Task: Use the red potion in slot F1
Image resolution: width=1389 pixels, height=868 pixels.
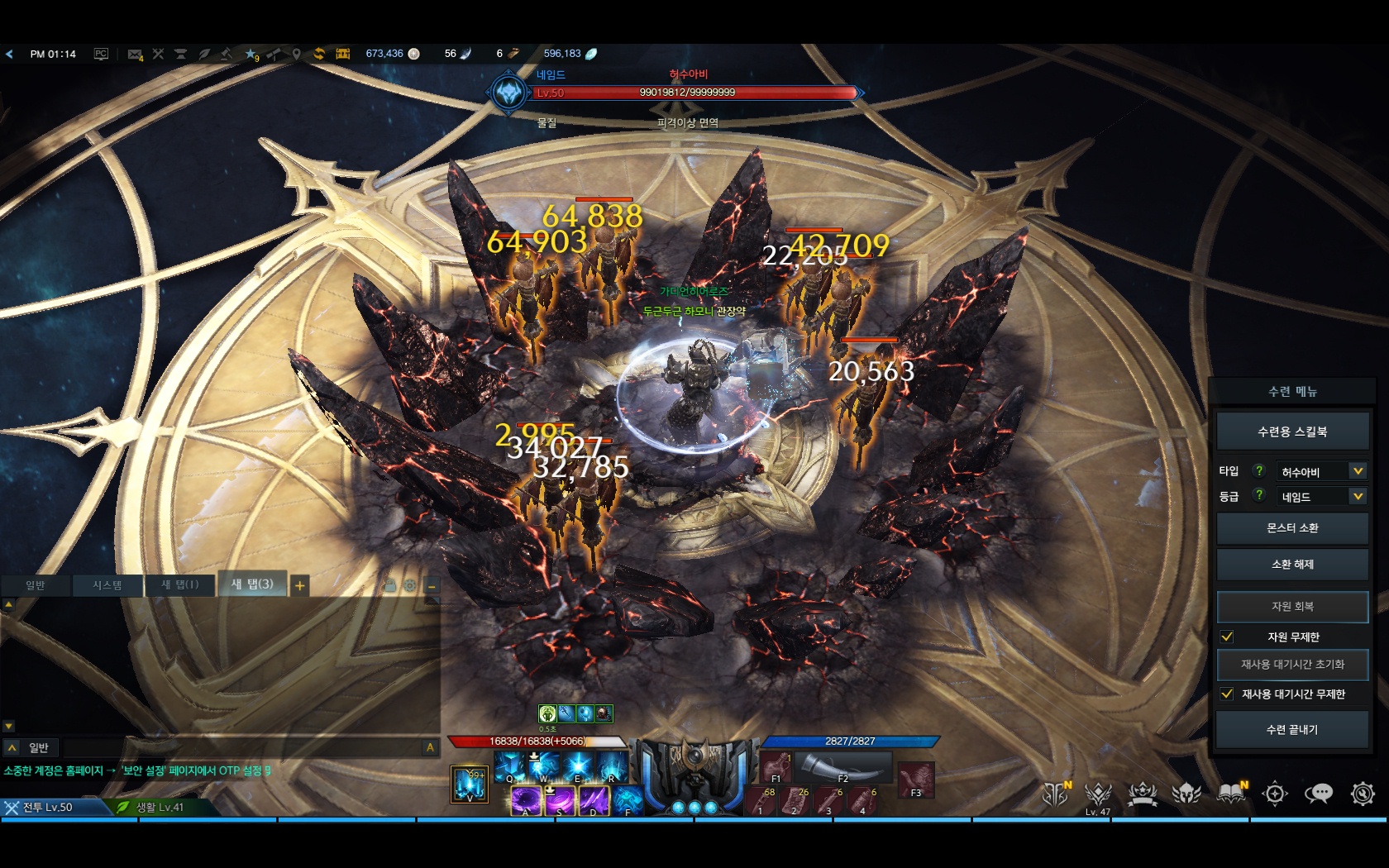Action: tap(776, 768)
